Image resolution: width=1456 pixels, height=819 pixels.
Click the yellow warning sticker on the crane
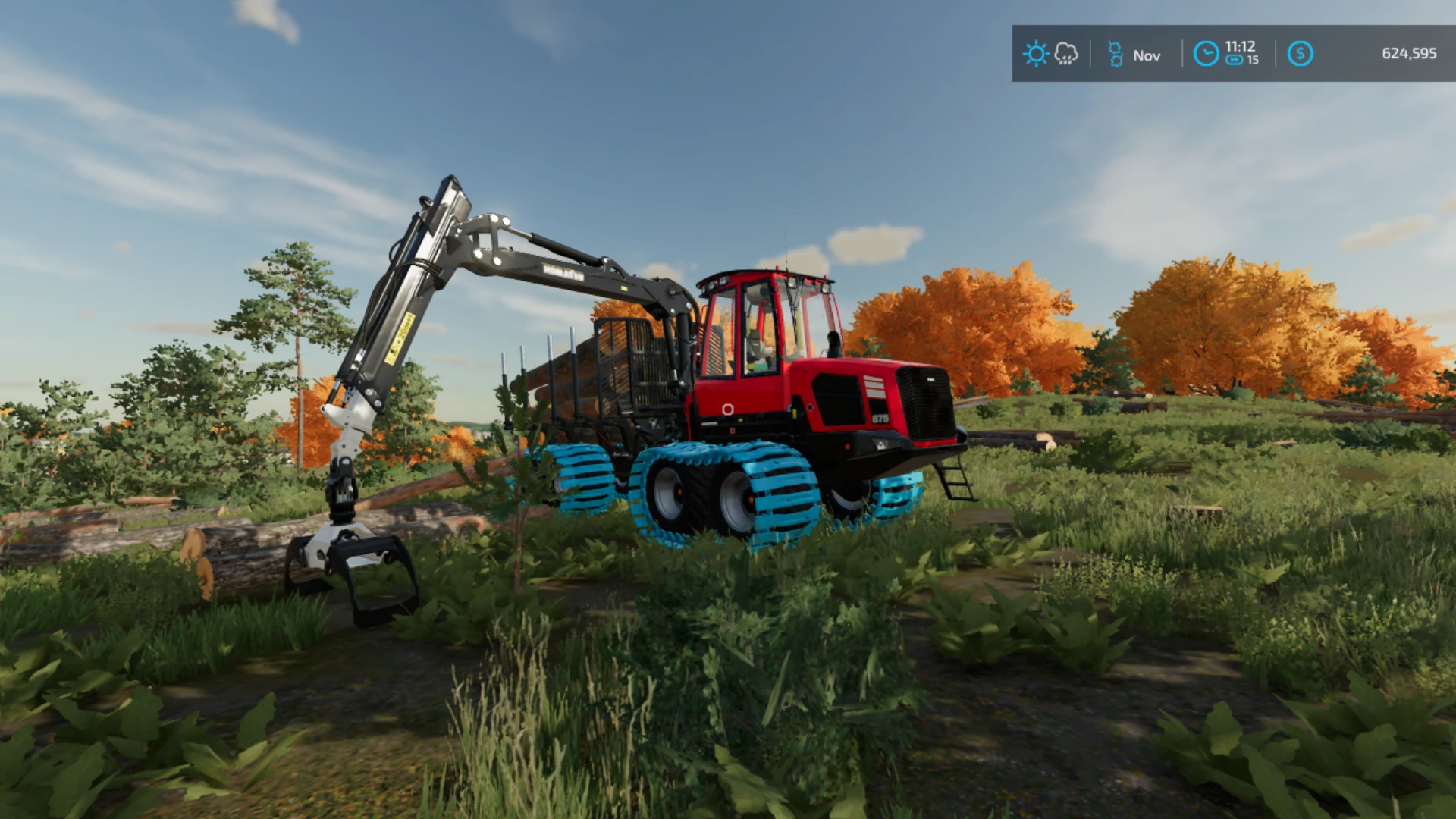point(400,337)
